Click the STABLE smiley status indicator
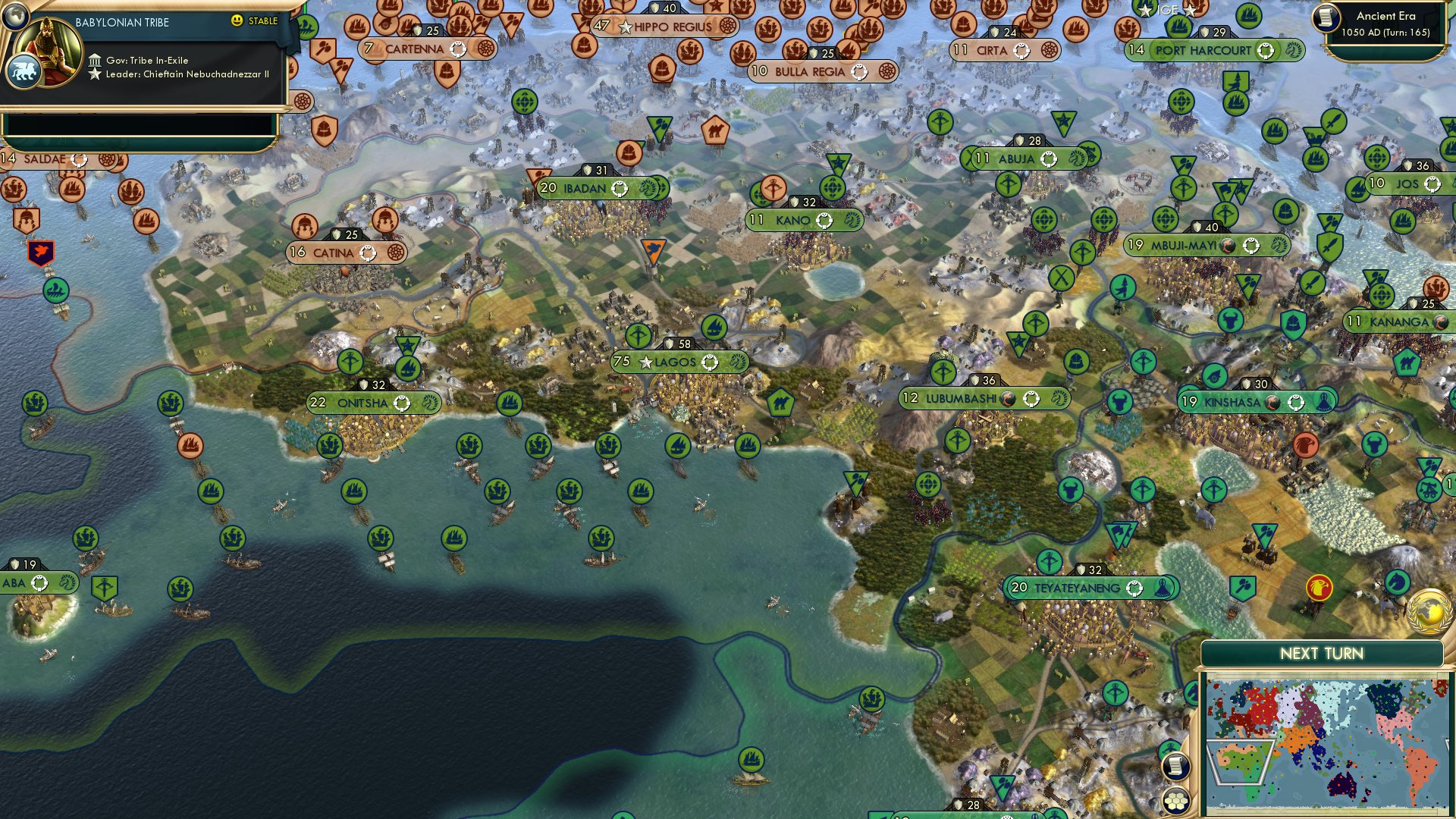Screen dimensions: 1456x819 pyautogui.click(x=237, y=21)
